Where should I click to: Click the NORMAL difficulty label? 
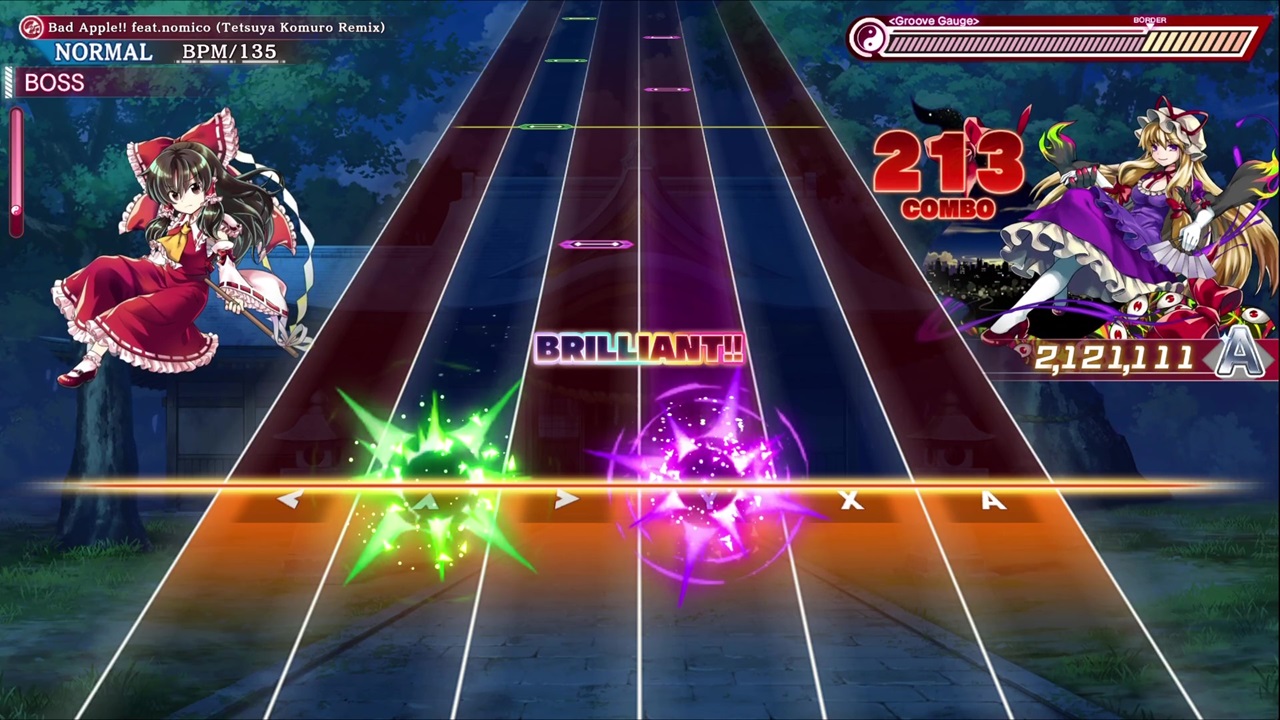coord(103,52)
